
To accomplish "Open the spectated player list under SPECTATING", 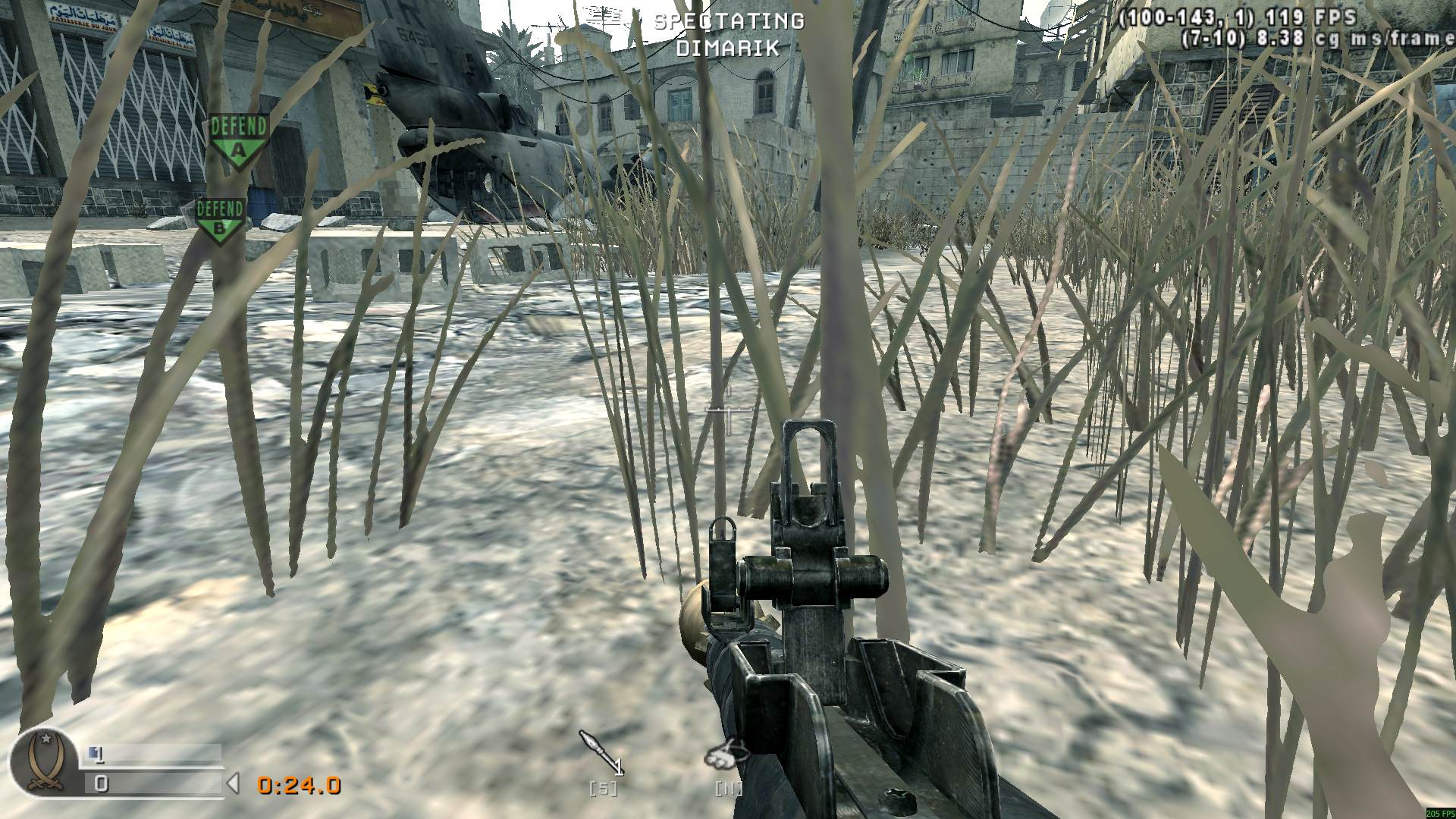I will click(x=728, y=49).
